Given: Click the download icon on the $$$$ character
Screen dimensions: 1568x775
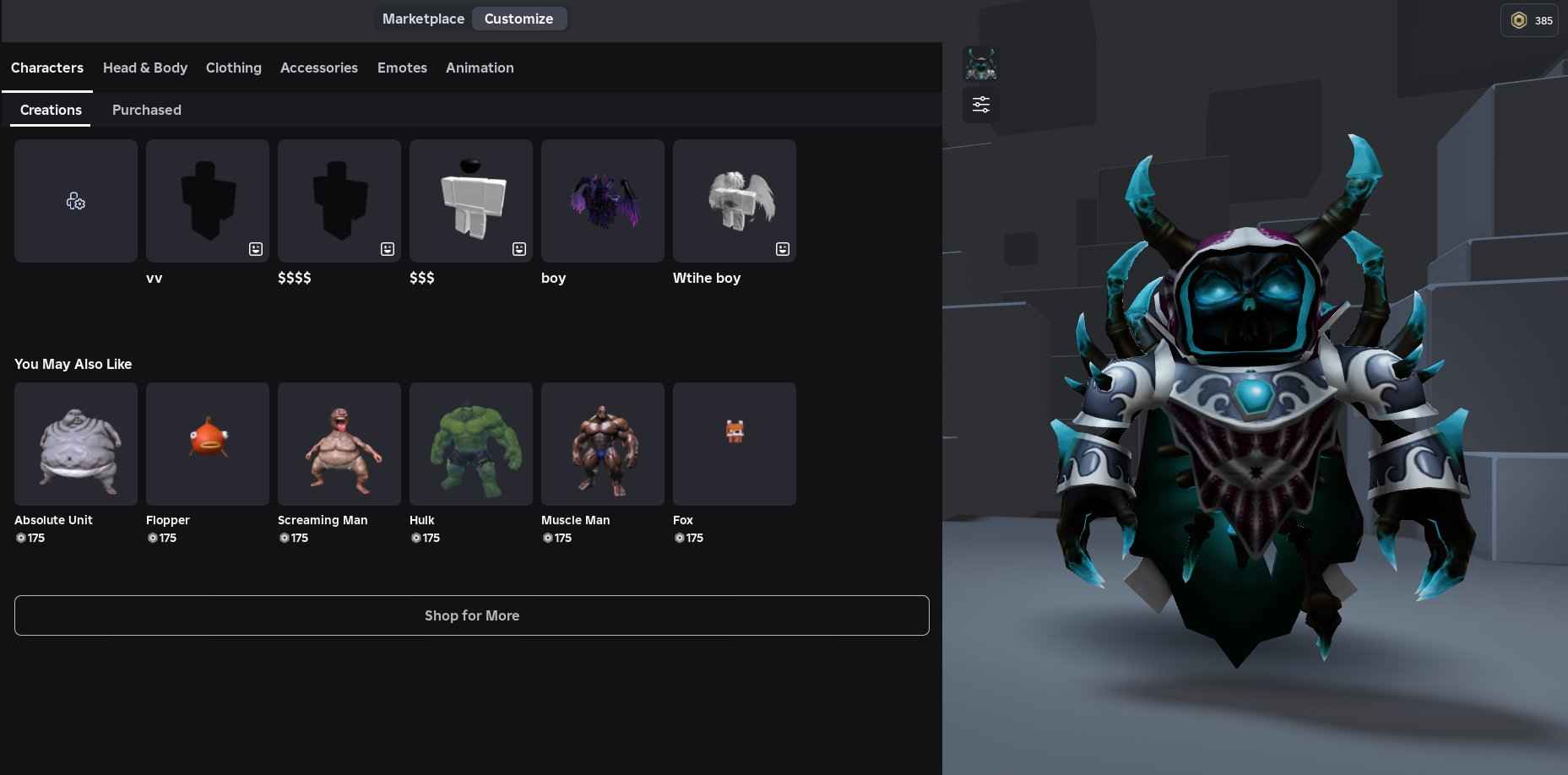Looking at the screenshot, I should (387, 249).
